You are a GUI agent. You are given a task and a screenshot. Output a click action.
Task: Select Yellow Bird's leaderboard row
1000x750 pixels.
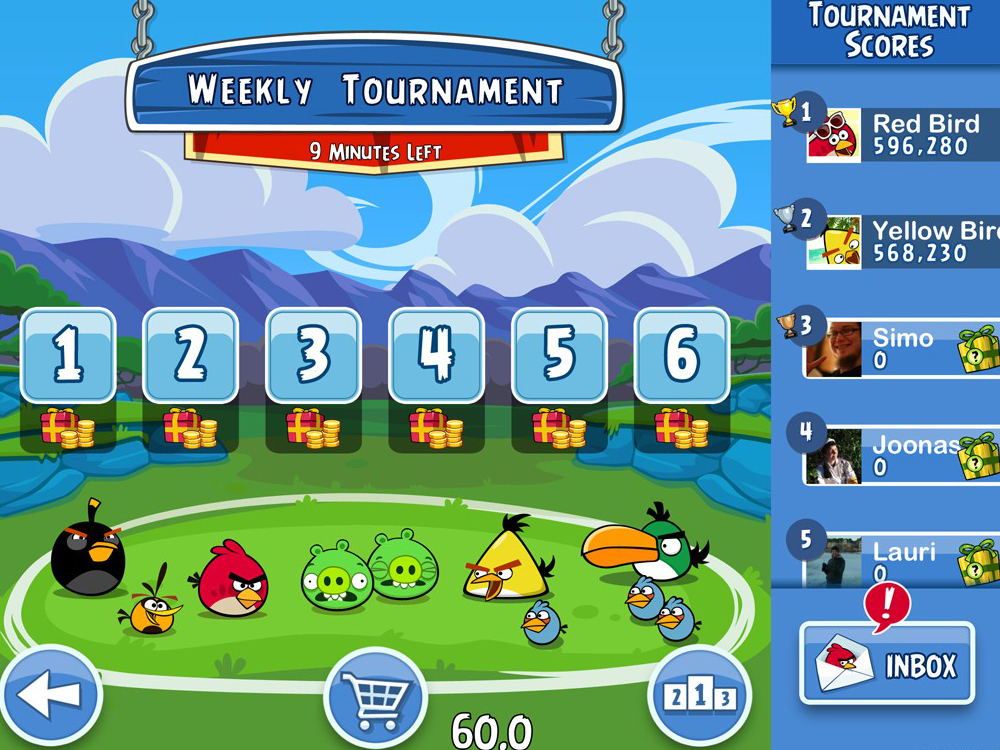[900, 243]
